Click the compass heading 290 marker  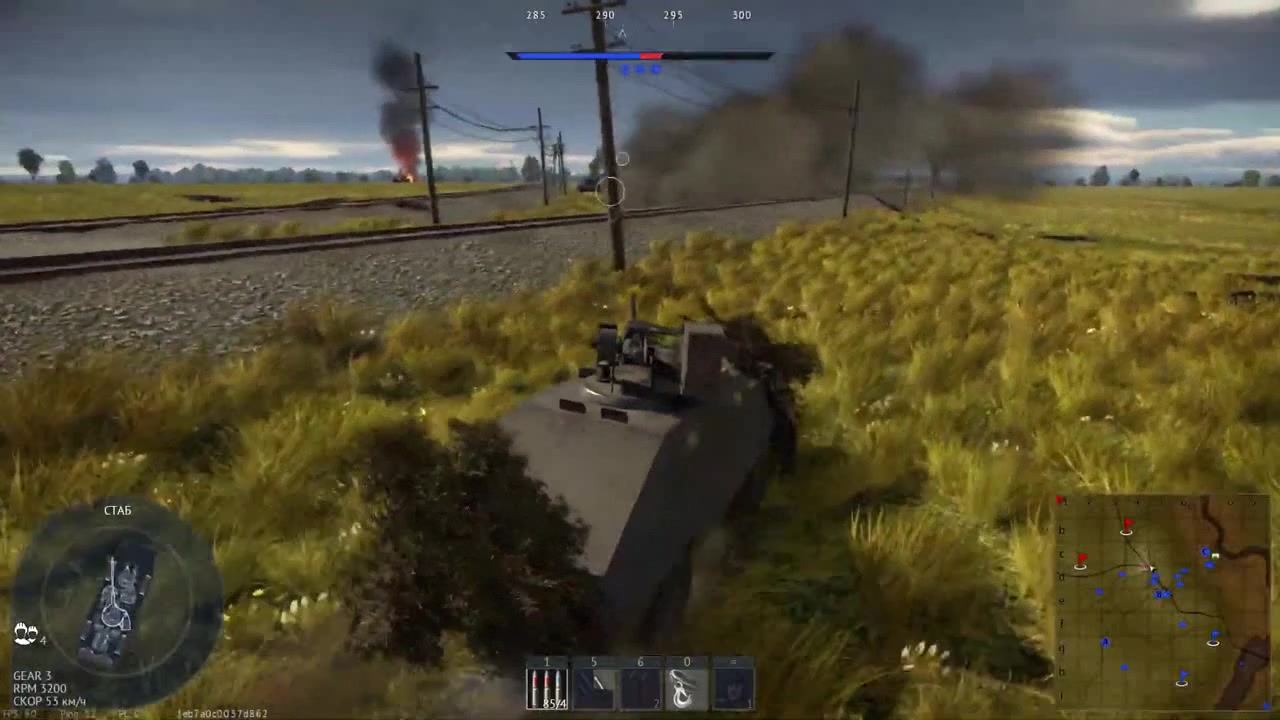(x=604, y=14)
